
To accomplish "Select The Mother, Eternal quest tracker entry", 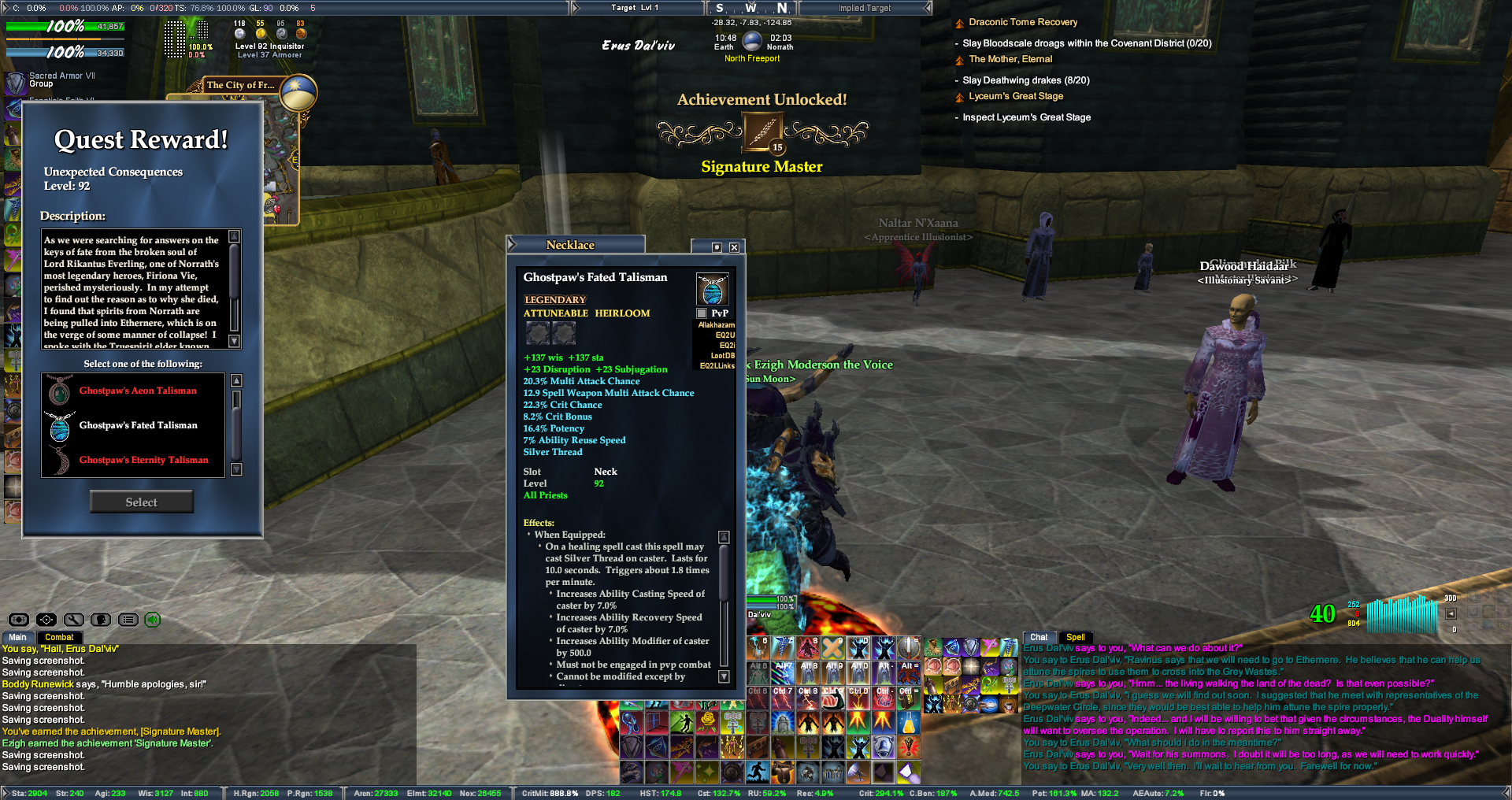I will tap(1010, 60).
